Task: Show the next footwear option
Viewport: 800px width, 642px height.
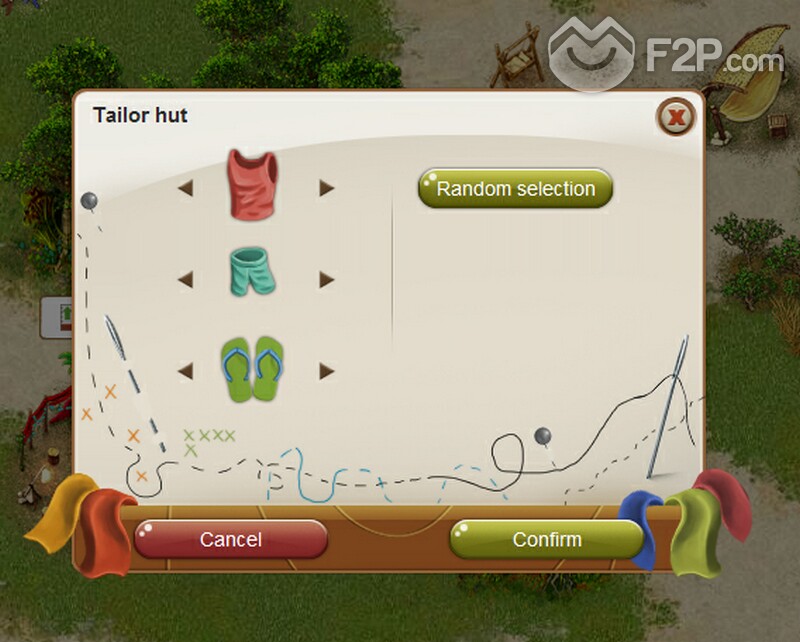Action: 326,371
